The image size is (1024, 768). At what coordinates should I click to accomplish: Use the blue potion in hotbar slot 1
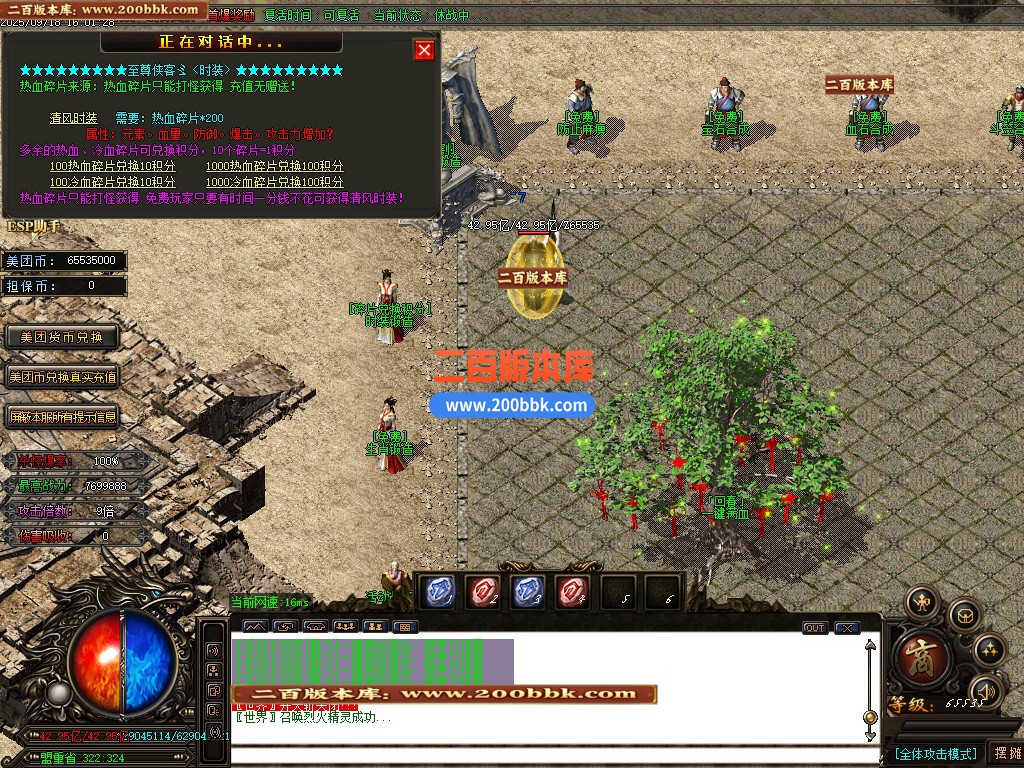point(440,592)
